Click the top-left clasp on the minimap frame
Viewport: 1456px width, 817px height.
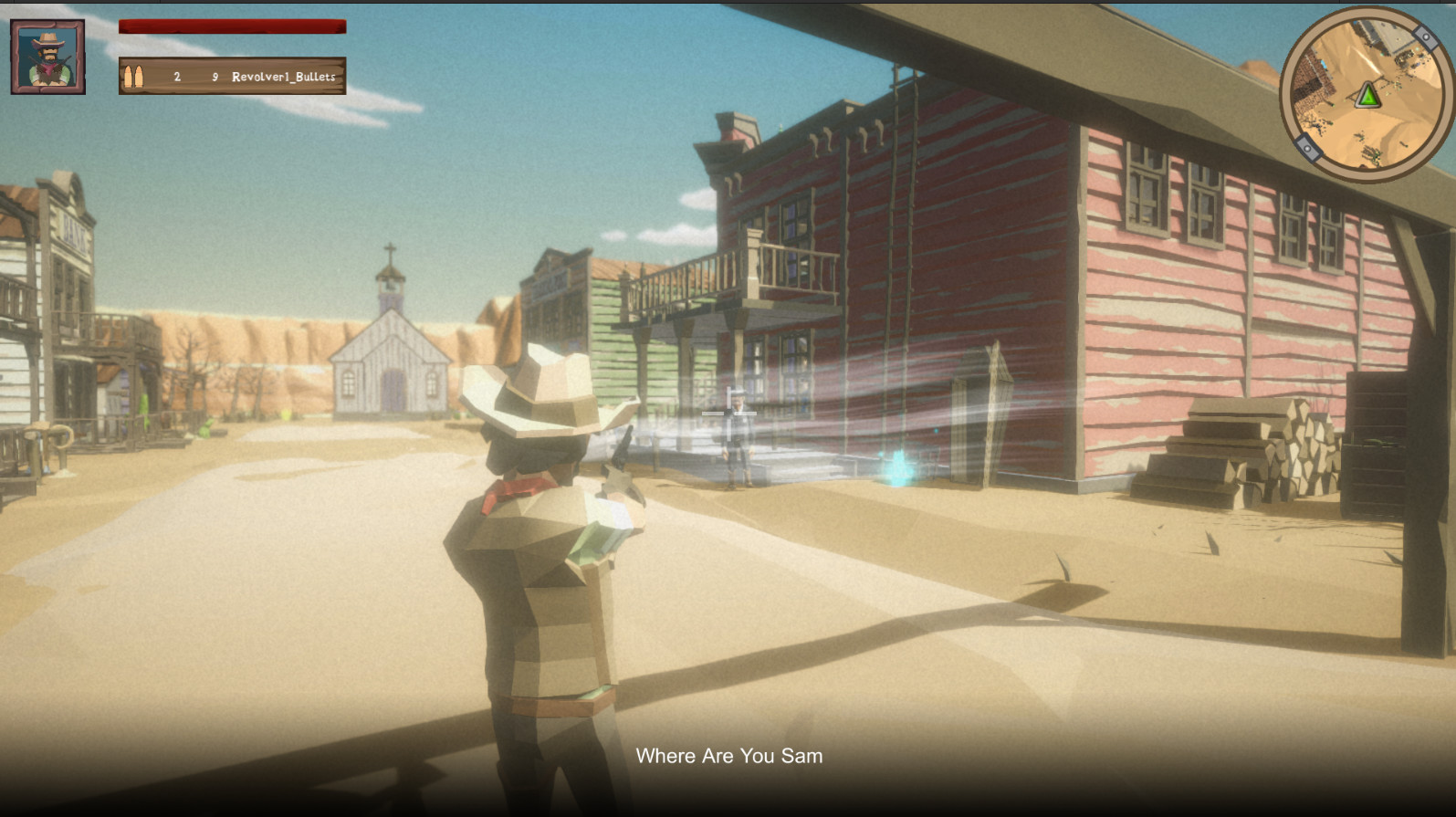(1427, 37)
